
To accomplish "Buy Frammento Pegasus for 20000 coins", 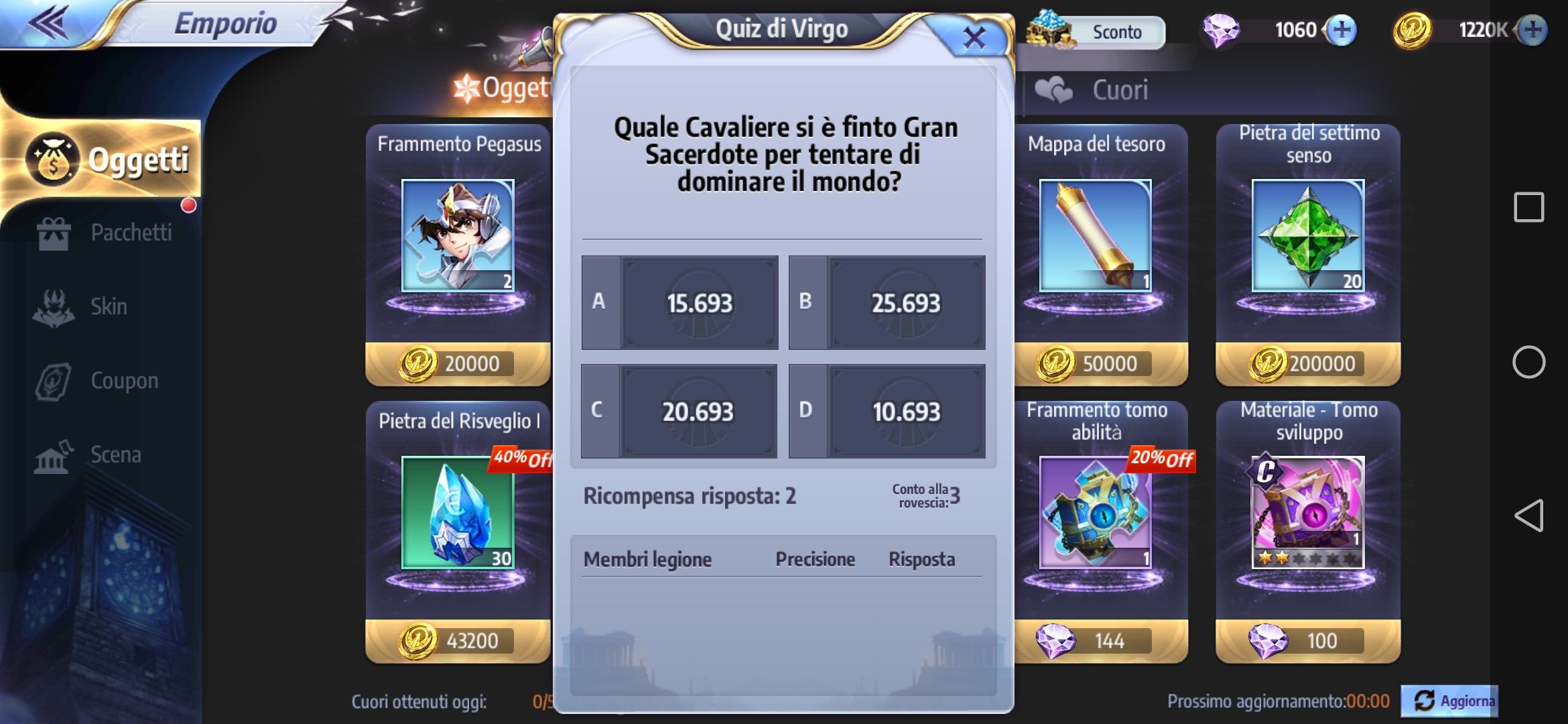I will (x=458, y=363).
